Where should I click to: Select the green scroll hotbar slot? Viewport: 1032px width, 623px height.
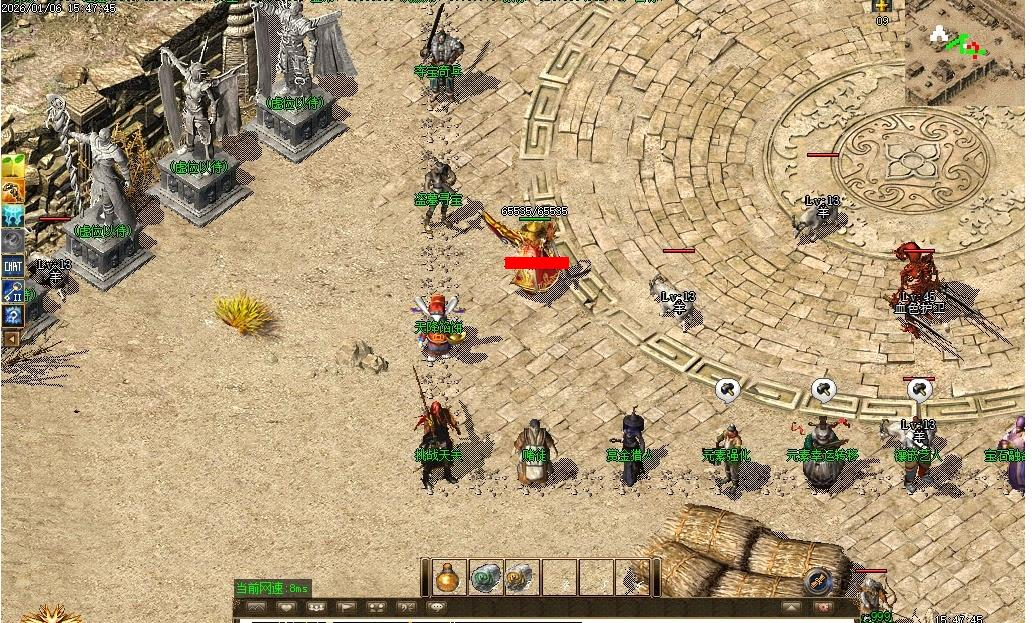point(486,577)
